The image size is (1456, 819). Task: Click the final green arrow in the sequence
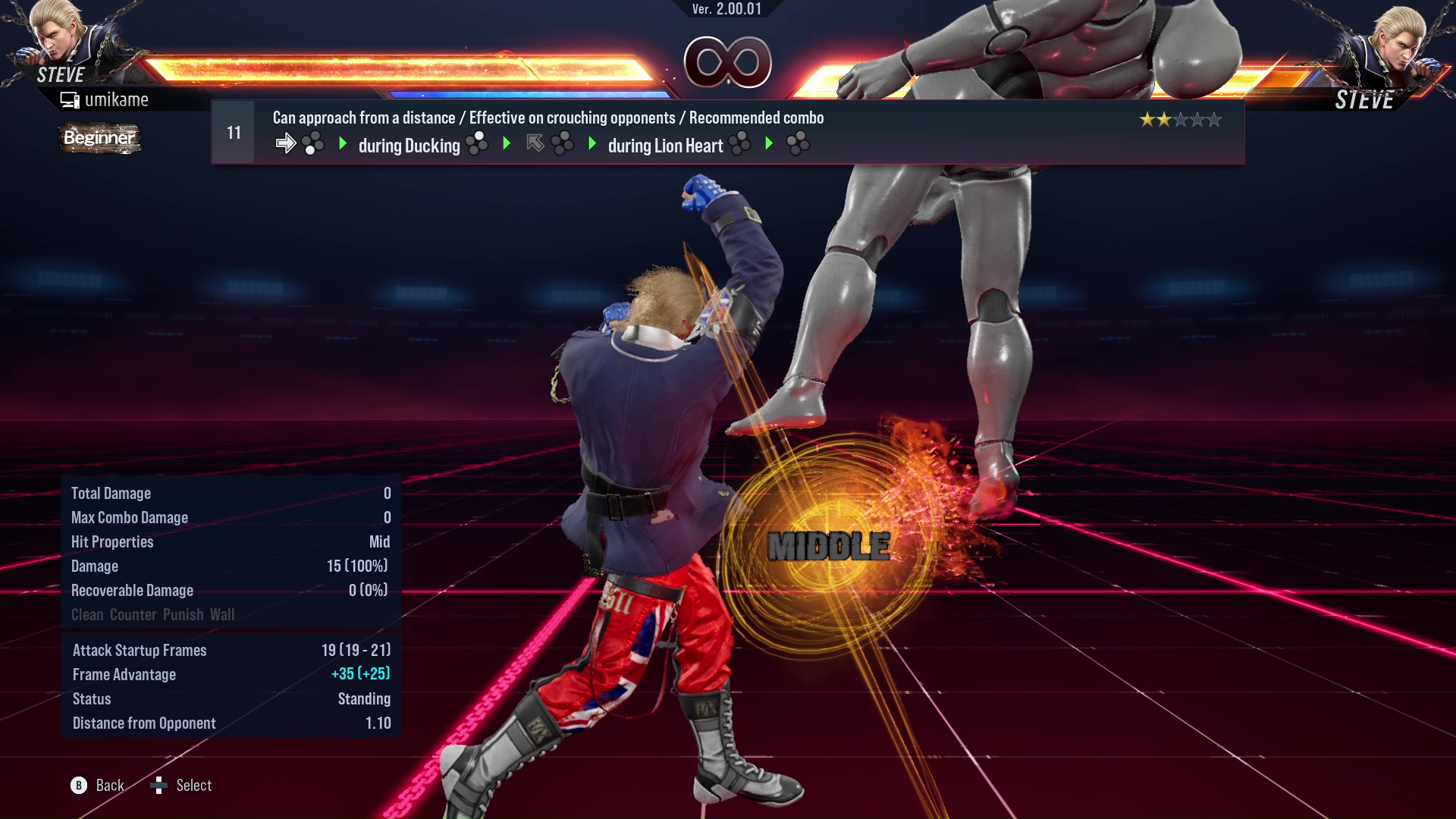(770, 143)
